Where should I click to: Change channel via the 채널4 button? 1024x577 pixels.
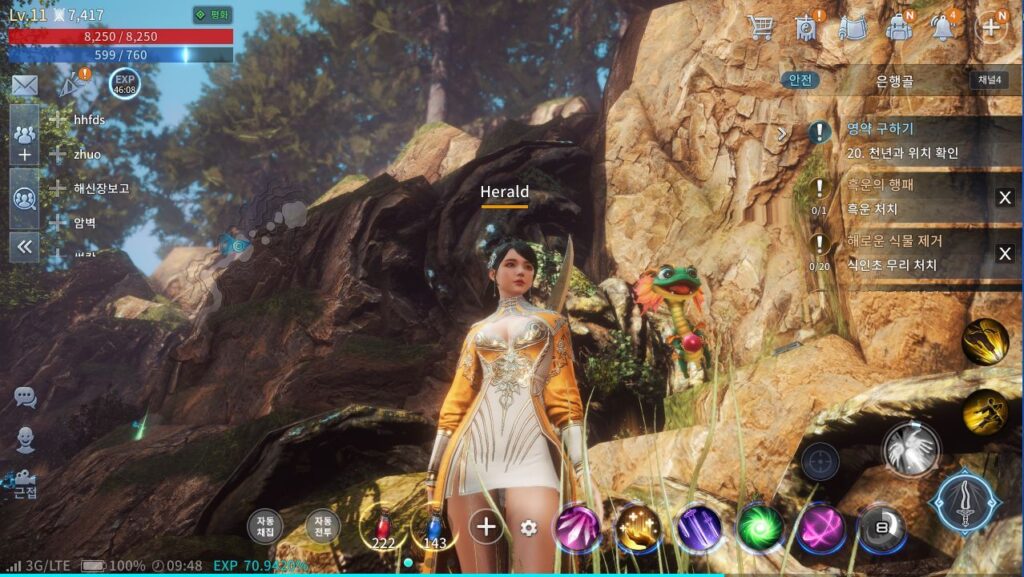pyautogui.click(x=987, y=80)
